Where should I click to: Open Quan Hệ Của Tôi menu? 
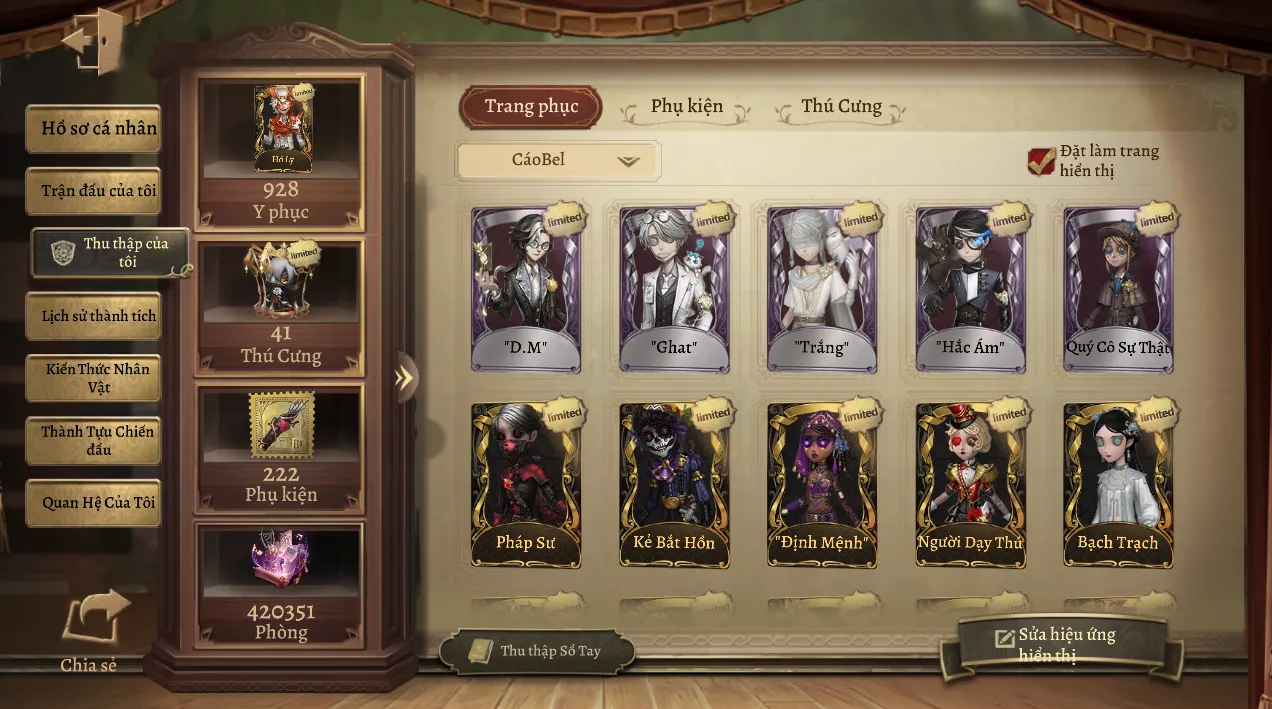tap(93, 502)
